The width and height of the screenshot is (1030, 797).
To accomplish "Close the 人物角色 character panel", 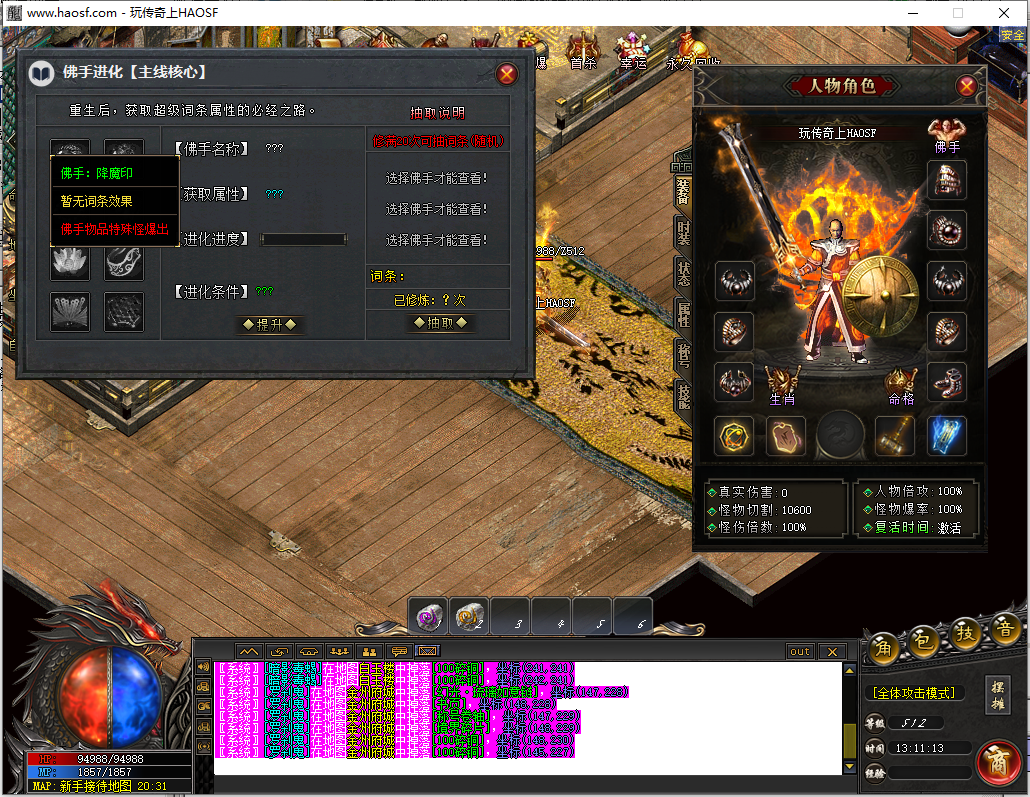I will coord(966,86).
